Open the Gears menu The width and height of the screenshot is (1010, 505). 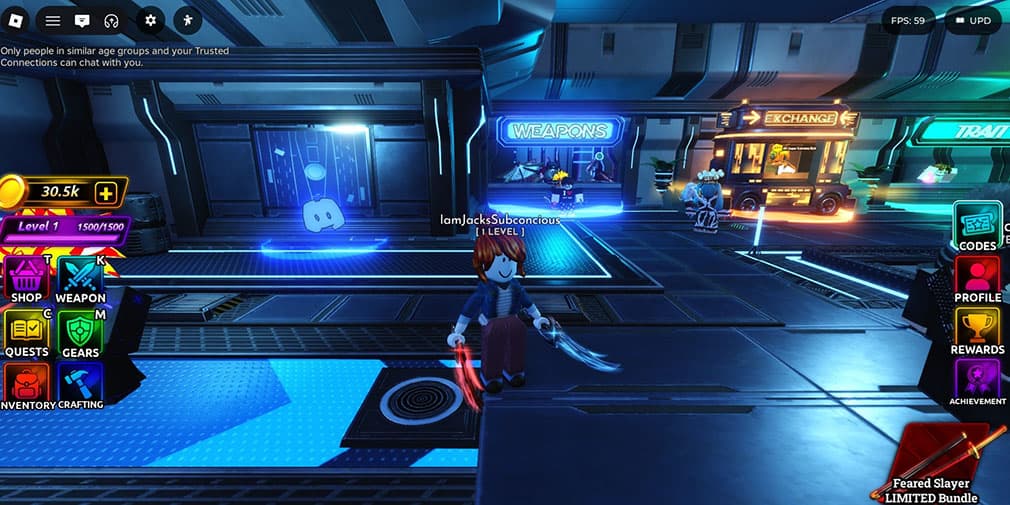(x=80, y=333)
